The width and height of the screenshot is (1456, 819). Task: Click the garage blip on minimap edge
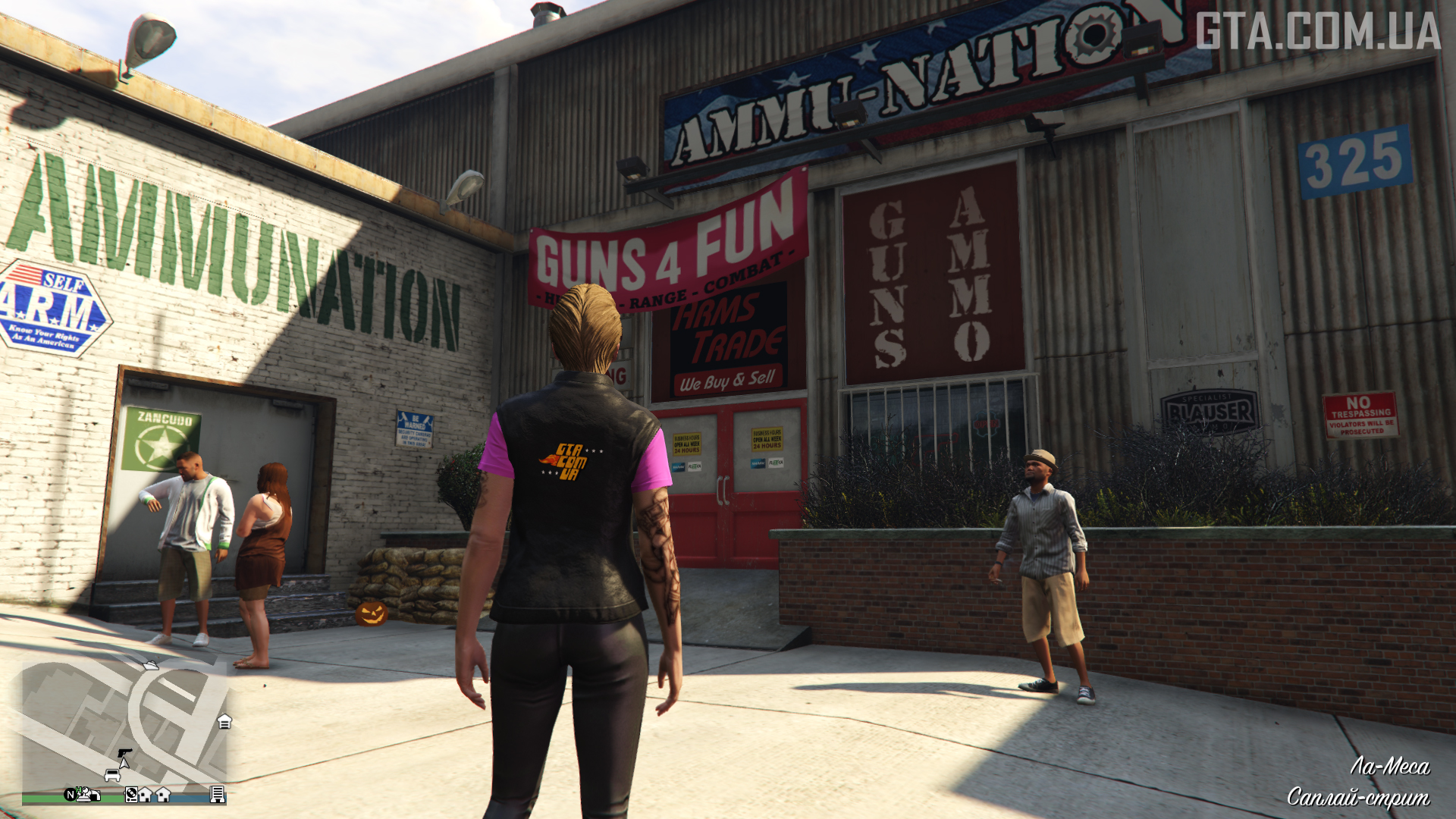tap(224, 721)
